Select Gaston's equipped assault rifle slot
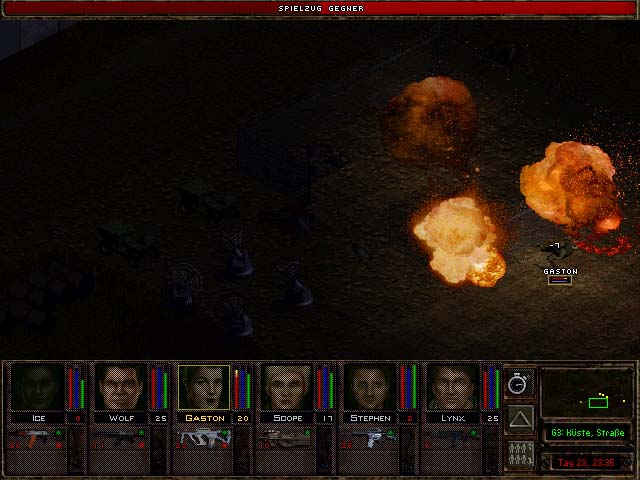This screenshot has width=640, height=480. point(203,441)
